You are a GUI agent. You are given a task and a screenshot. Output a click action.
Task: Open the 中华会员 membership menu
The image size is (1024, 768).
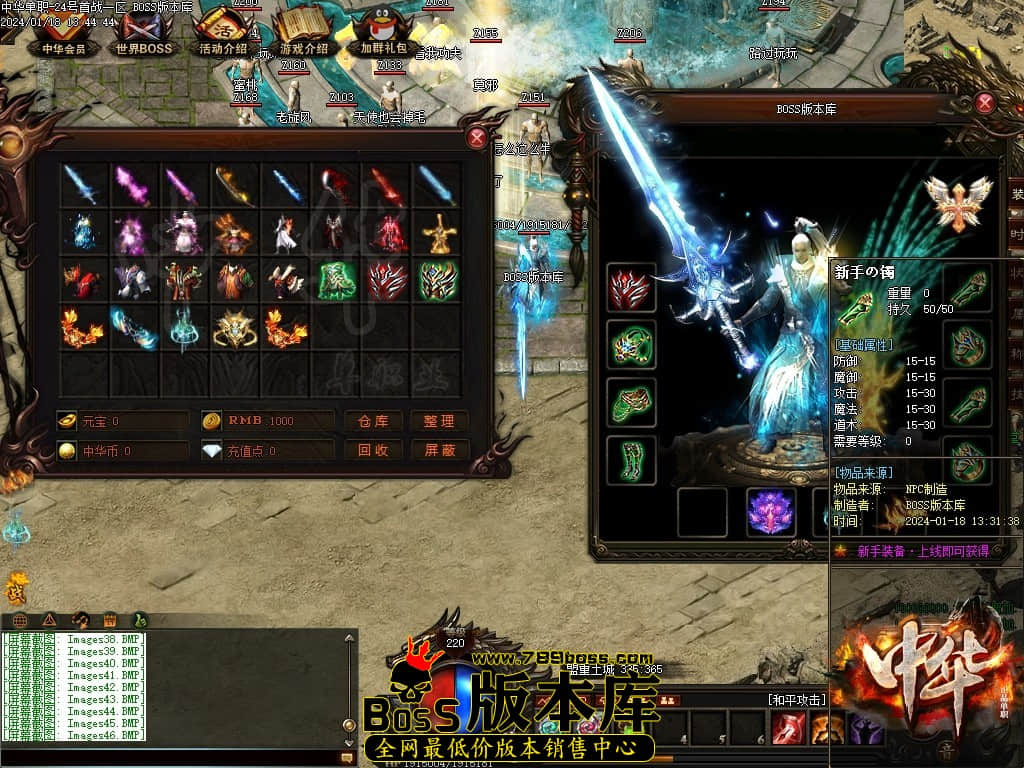coord(64,33)
